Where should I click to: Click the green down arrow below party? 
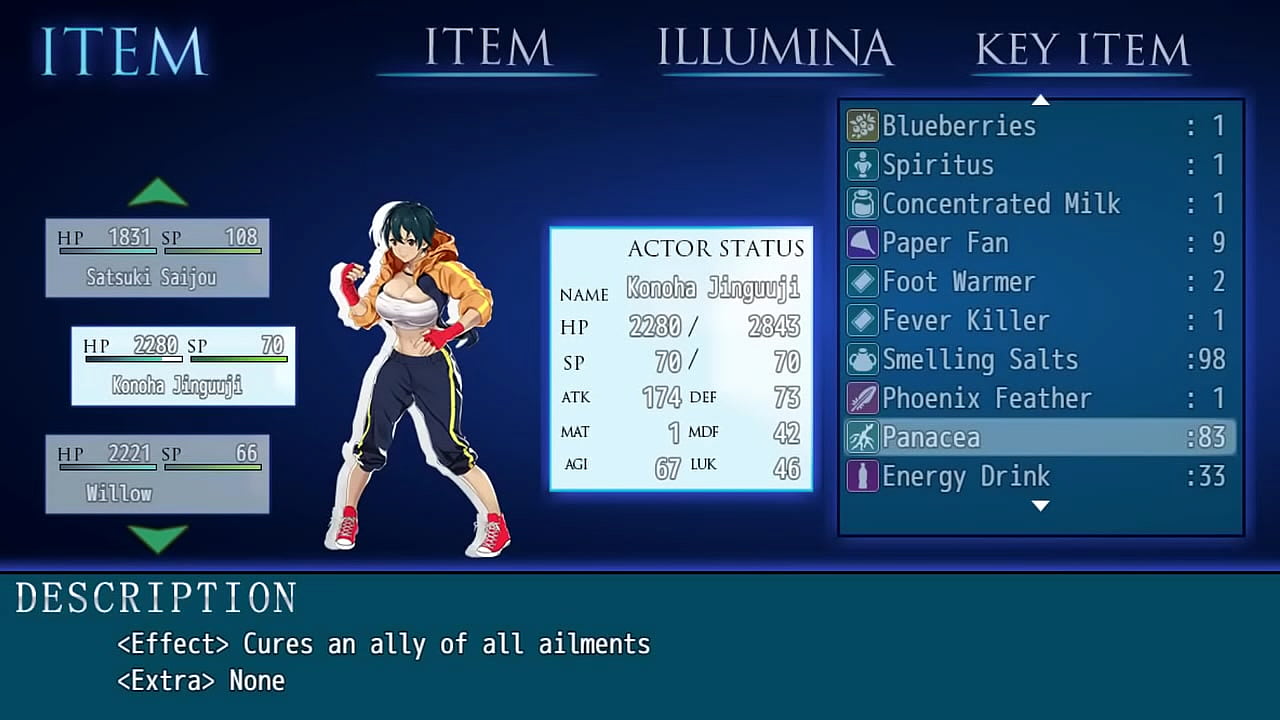[158, 538]
